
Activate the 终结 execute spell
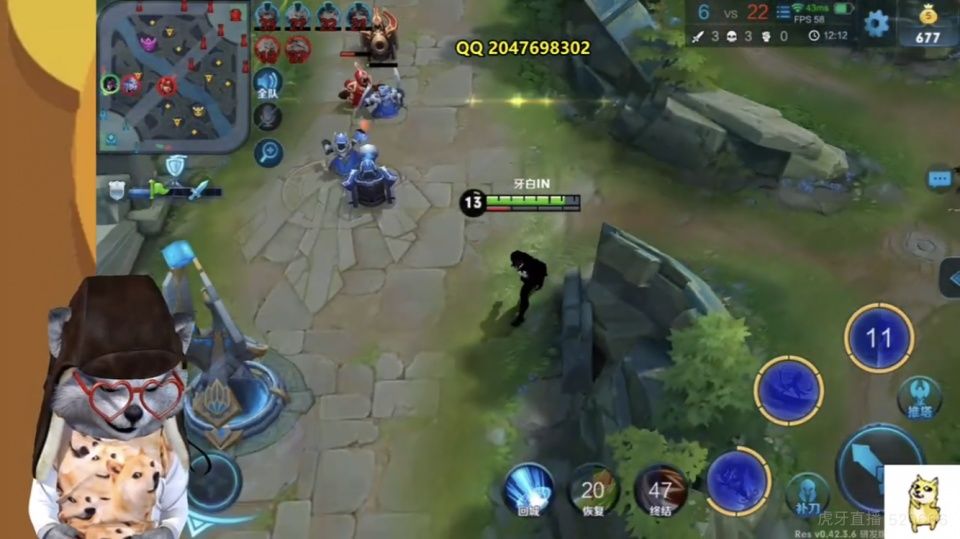(659, 490)
